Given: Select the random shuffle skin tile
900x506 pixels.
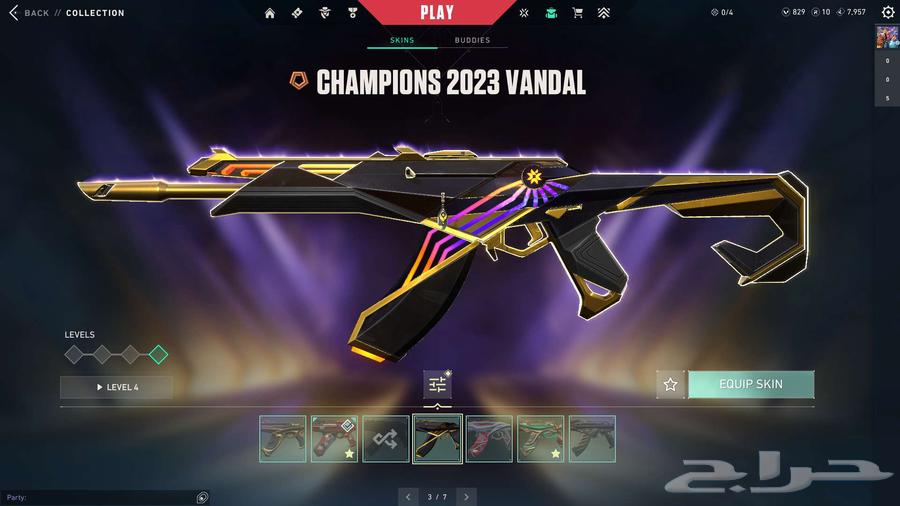Looking at the screenshot, I should point(386,439).
